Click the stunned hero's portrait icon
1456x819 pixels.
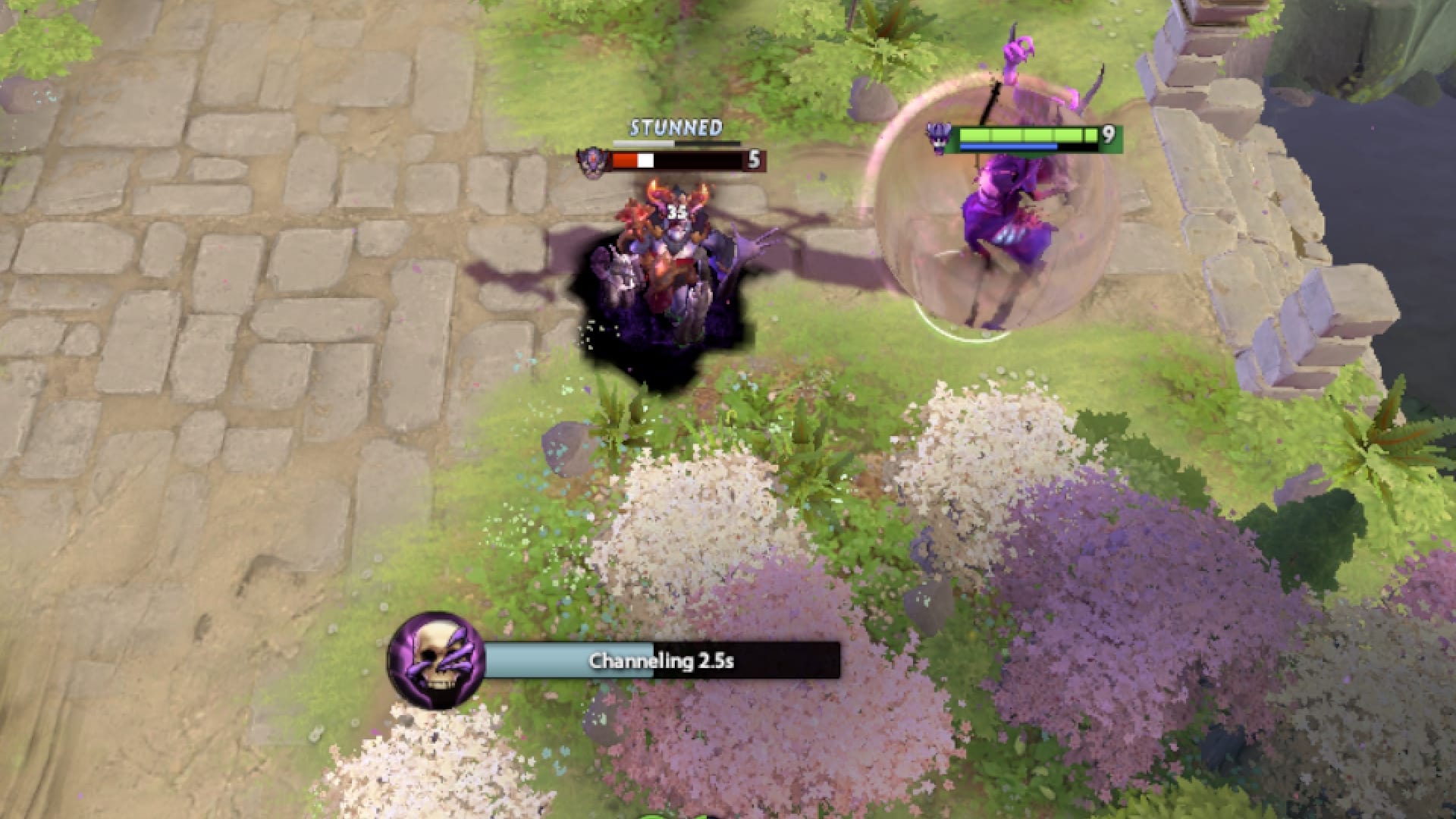pos(594,159)
